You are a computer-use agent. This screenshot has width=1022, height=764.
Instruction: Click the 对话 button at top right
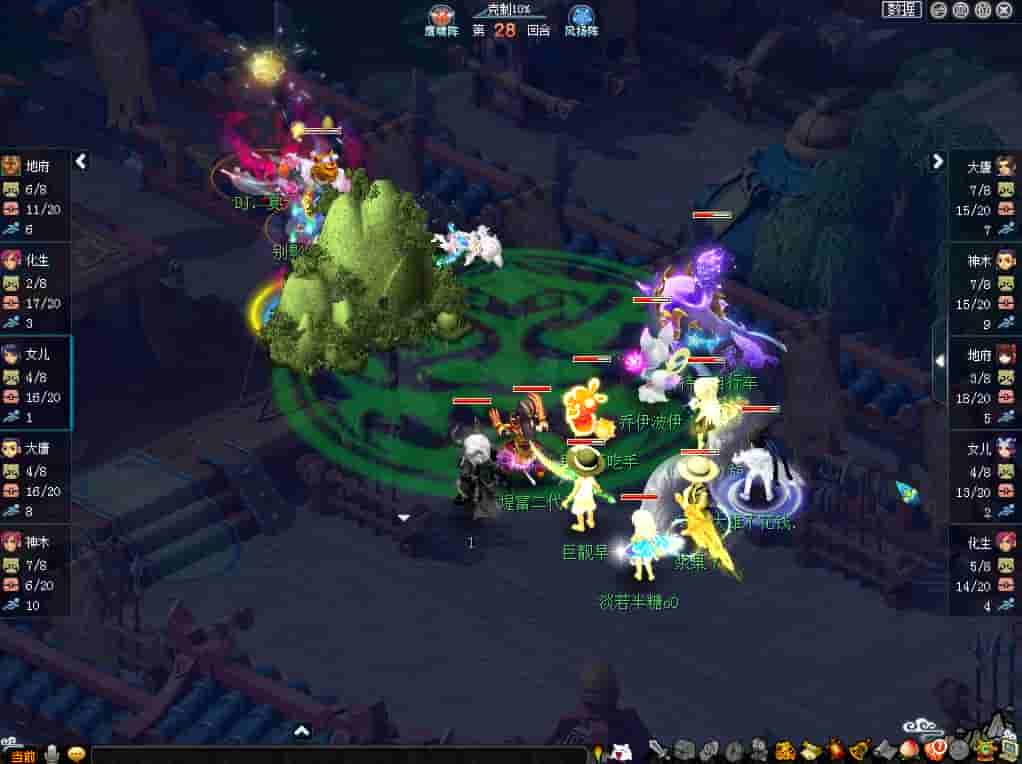point(901,10)
